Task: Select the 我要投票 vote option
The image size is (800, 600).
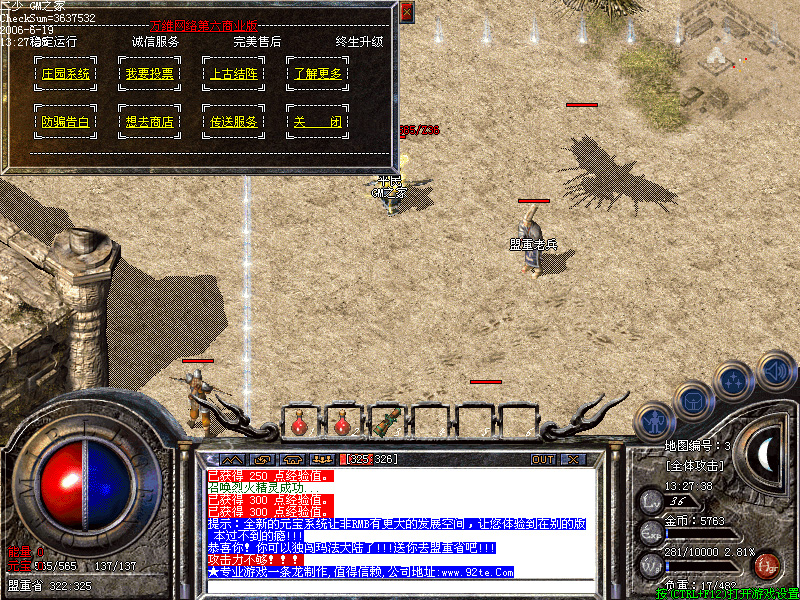Action: [150, 73]
